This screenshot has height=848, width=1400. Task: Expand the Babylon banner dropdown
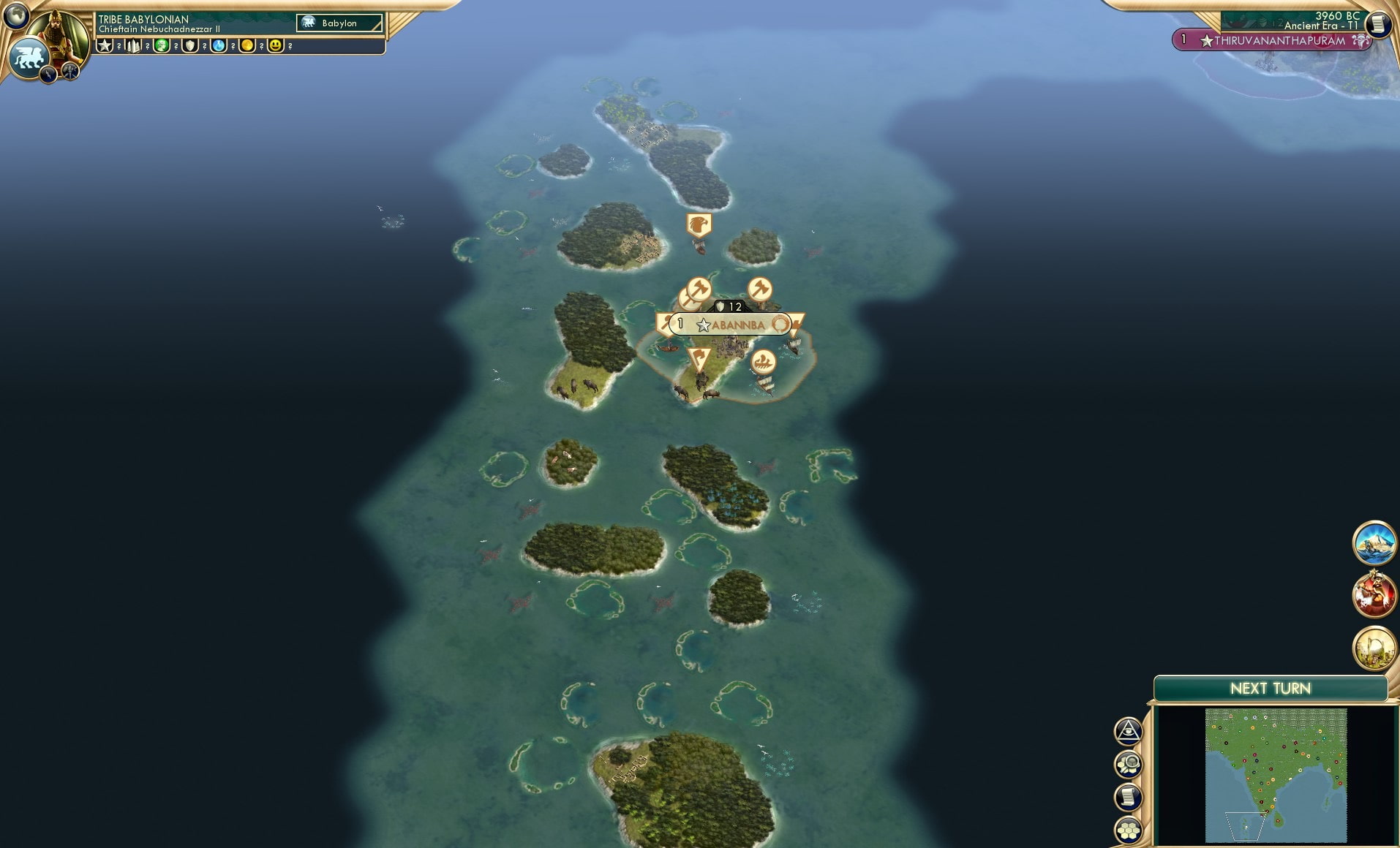339,23
